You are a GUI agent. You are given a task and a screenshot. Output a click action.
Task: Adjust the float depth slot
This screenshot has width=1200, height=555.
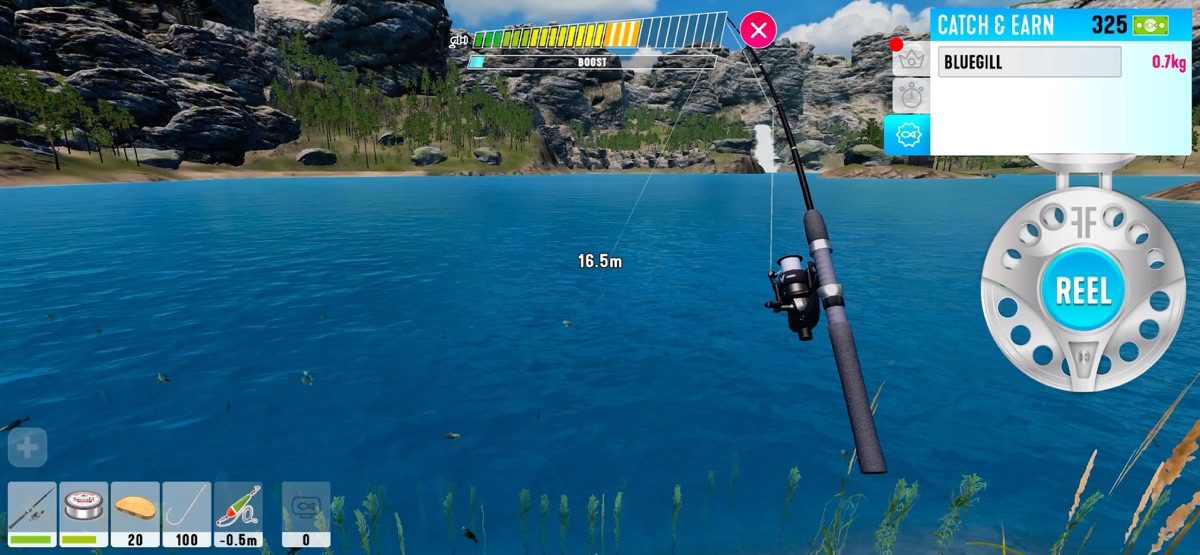(x=238, y=513)
